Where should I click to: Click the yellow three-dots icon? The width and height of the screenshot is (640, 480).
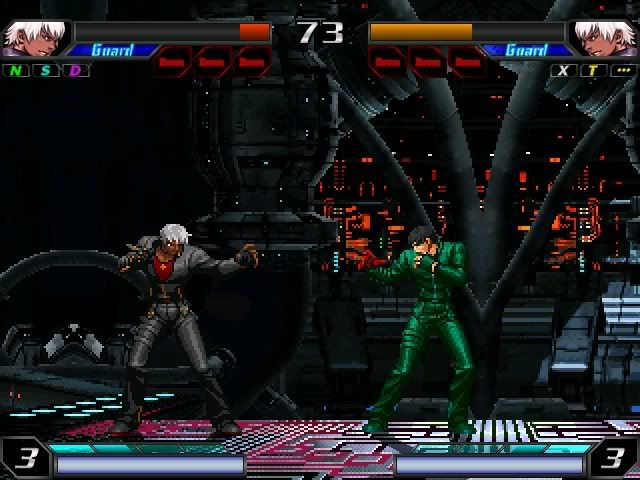[623, 71]
